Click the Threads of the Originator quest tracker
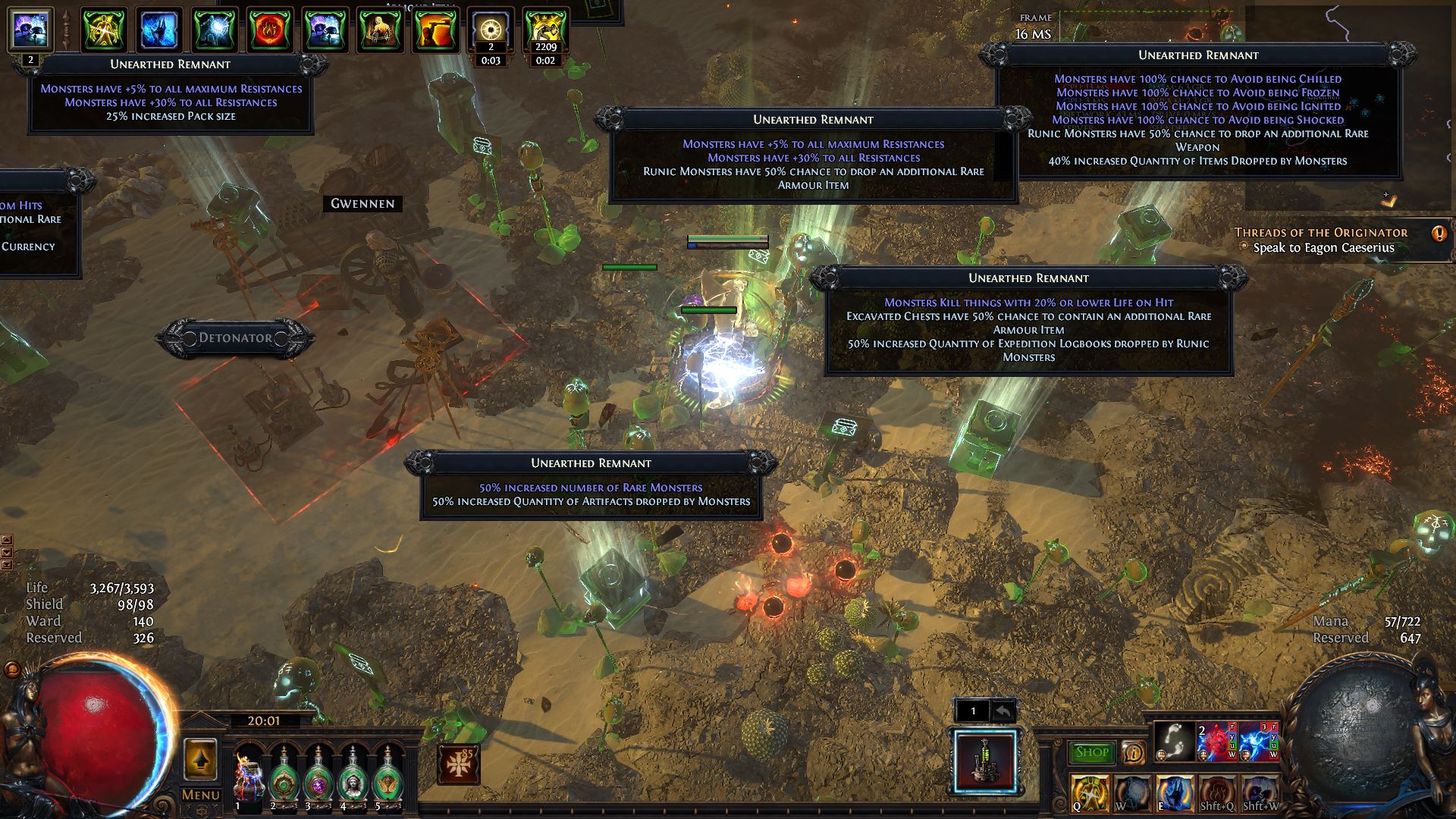 click(1320, 233)
